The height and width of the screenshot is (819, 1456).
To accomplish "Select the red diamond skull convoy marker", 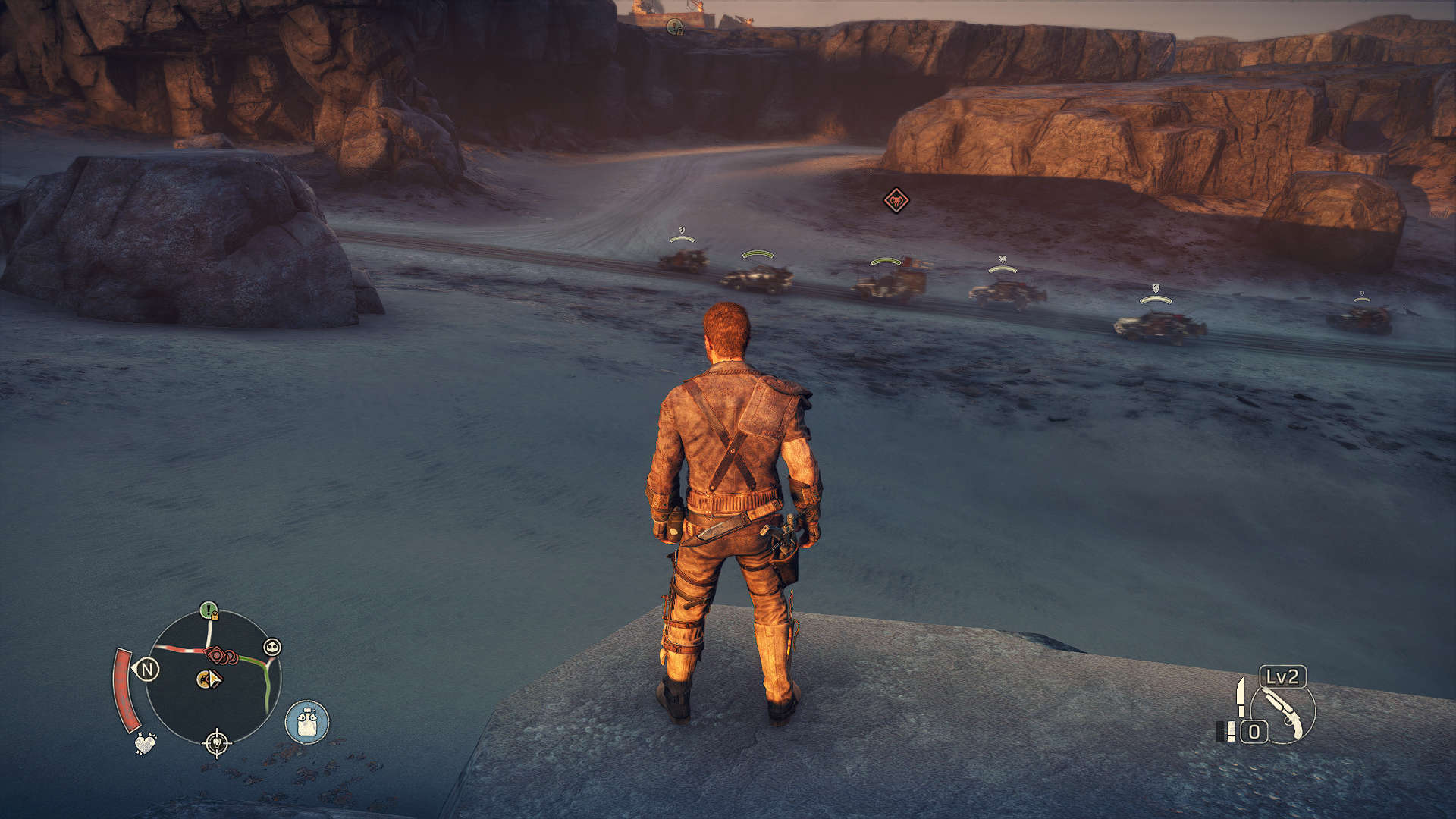I will pos(896,201).
